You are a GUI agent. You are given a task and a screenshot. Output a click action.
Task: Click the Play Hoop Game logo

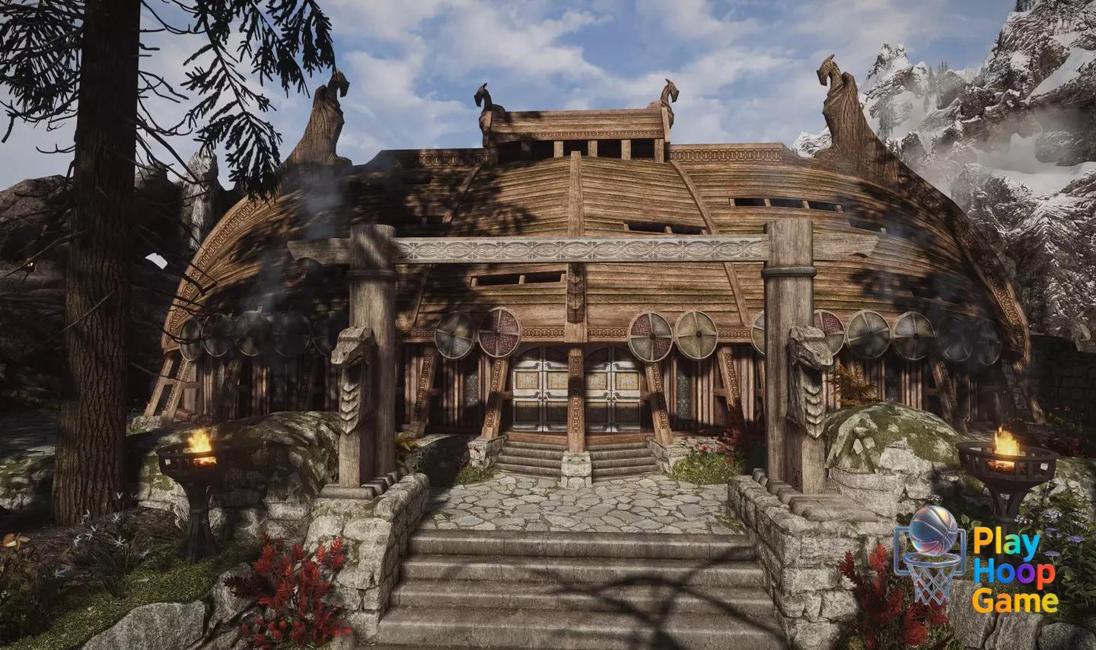[976, 557]
